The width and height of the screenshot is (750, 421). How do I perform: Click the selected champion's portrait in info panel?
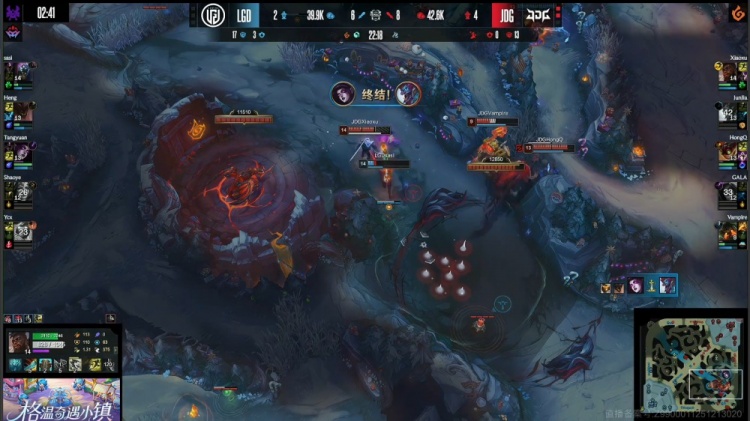(19, 342)
